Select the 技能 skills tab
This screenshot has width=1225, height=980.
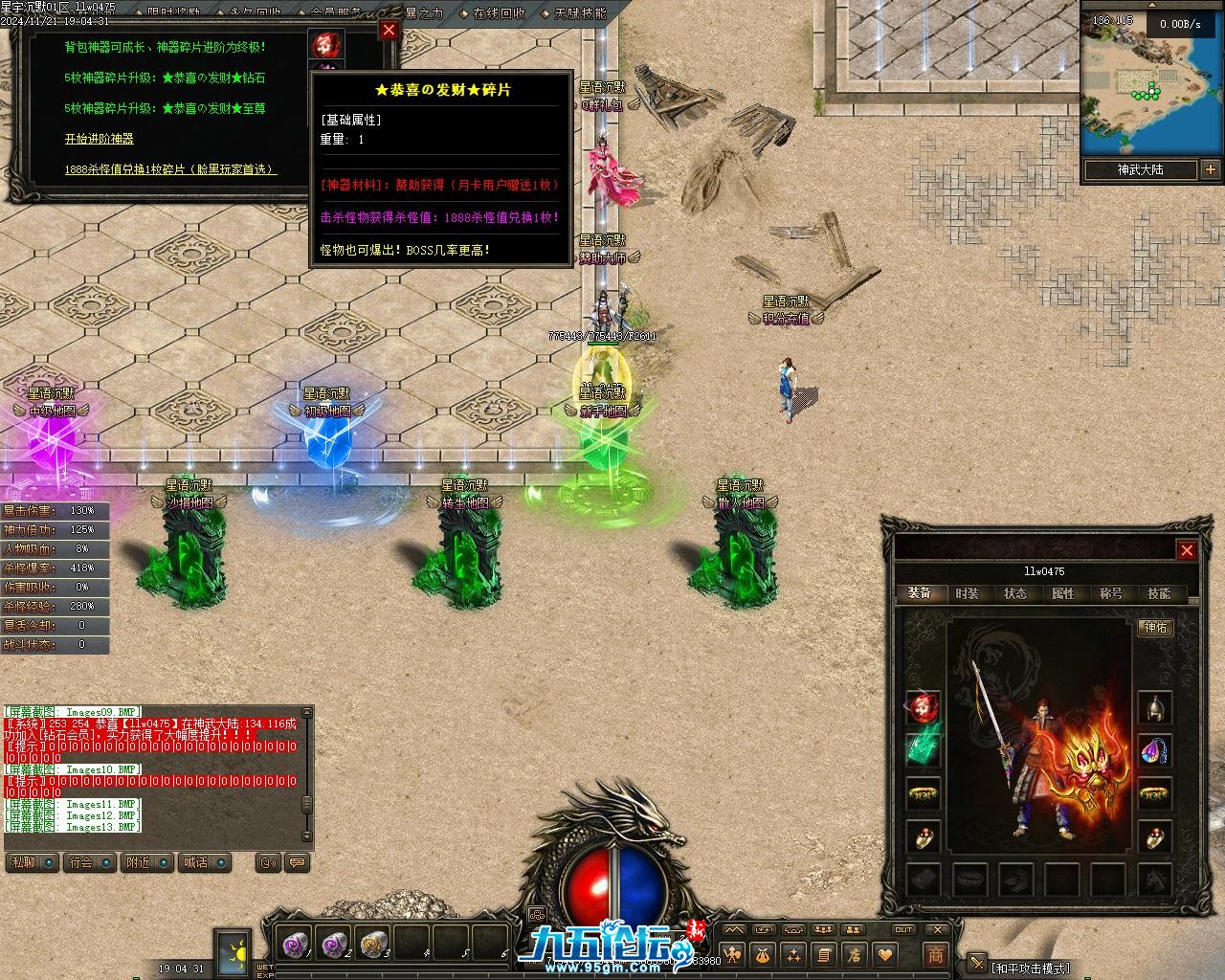(x=1158, y=593)
